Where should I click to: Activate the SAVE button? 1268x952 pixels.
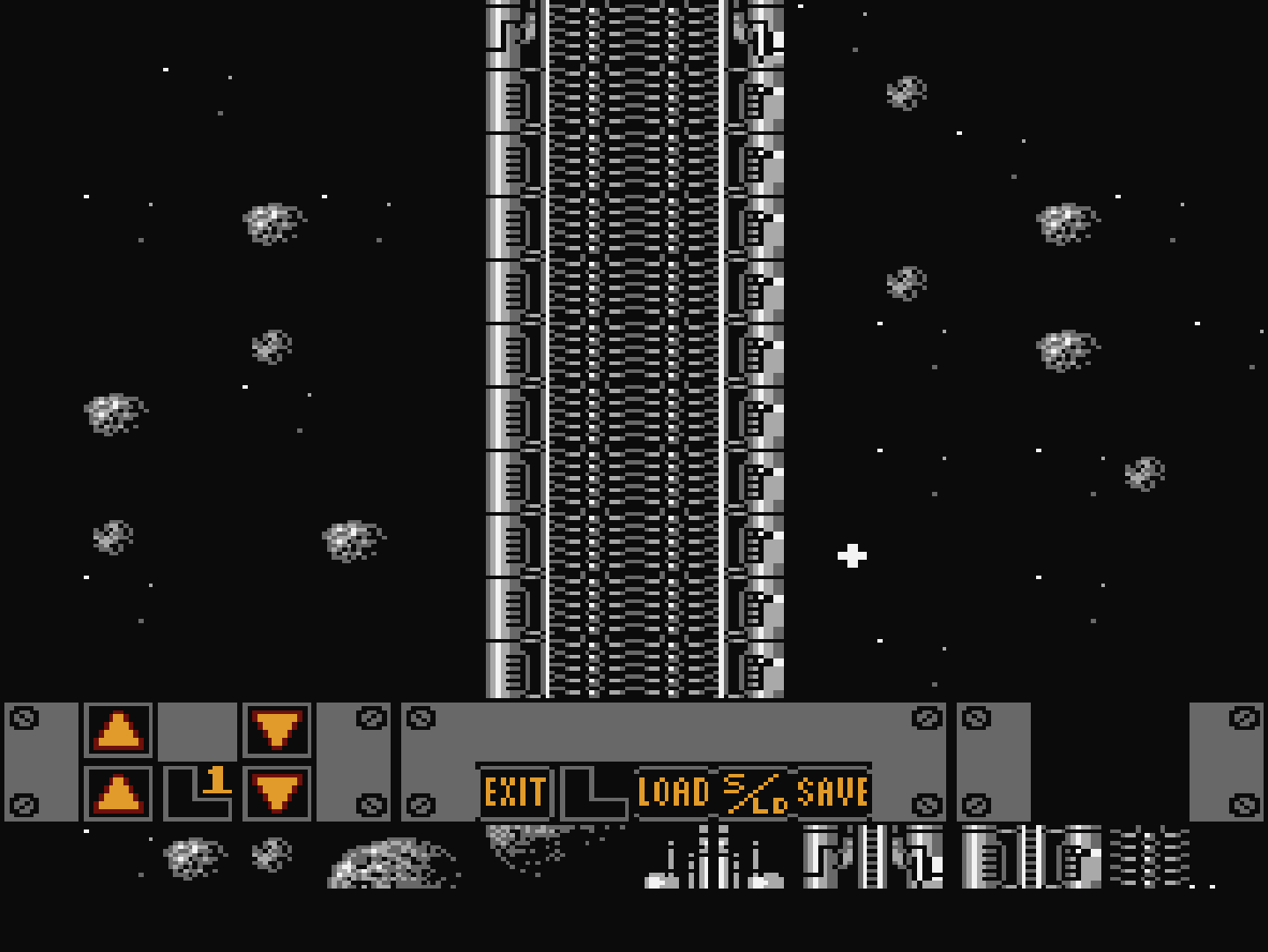click(832, 792)
